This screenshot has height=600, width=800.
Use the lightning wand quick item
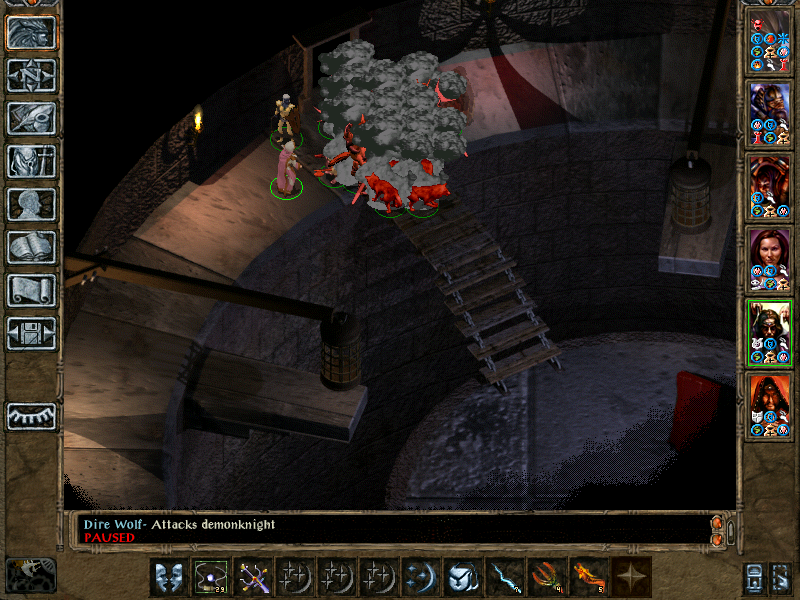pos(505,577)
